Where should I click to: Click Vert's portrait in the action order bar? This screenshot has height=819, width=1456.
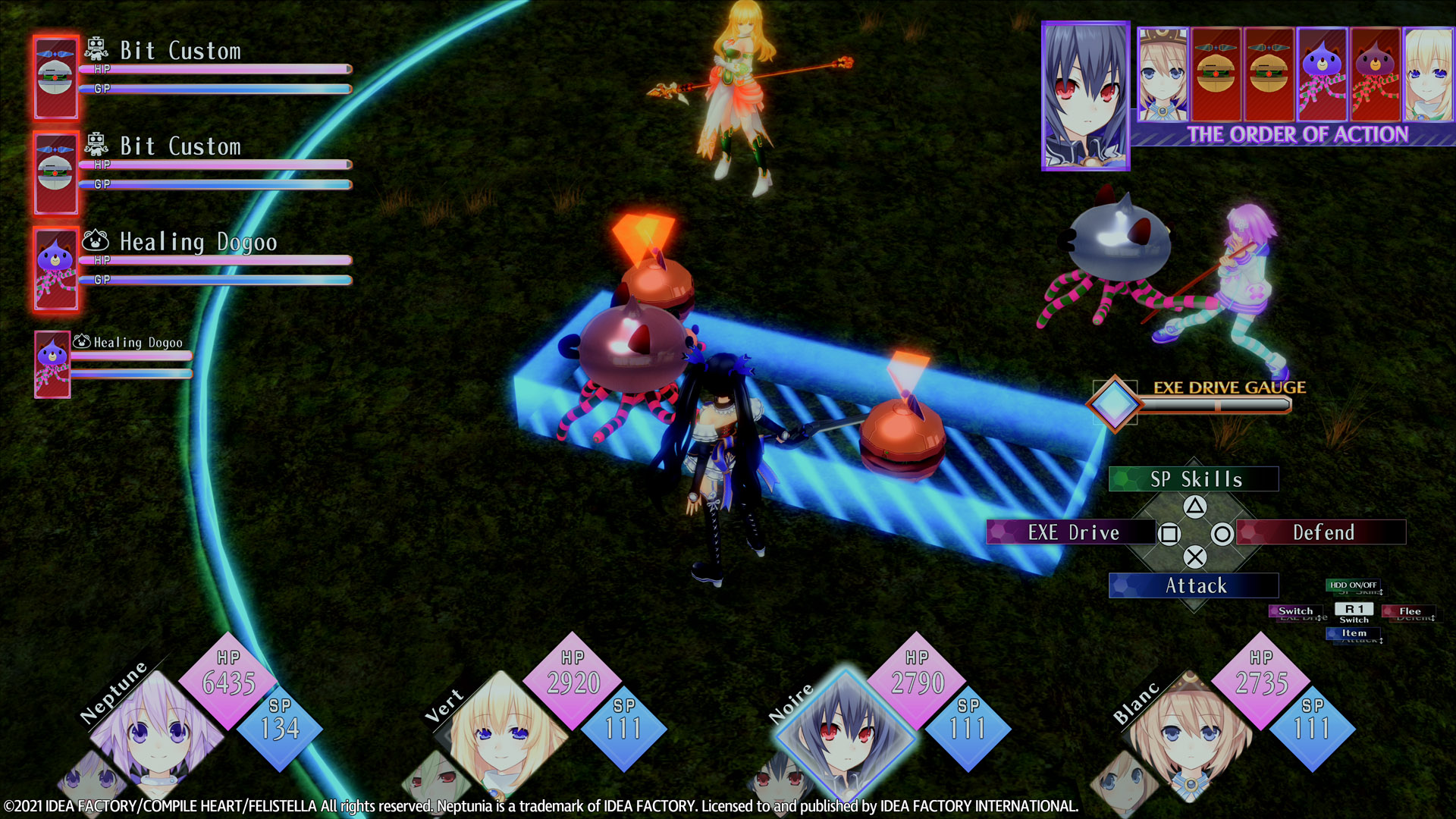click(x=1429, y=74)
